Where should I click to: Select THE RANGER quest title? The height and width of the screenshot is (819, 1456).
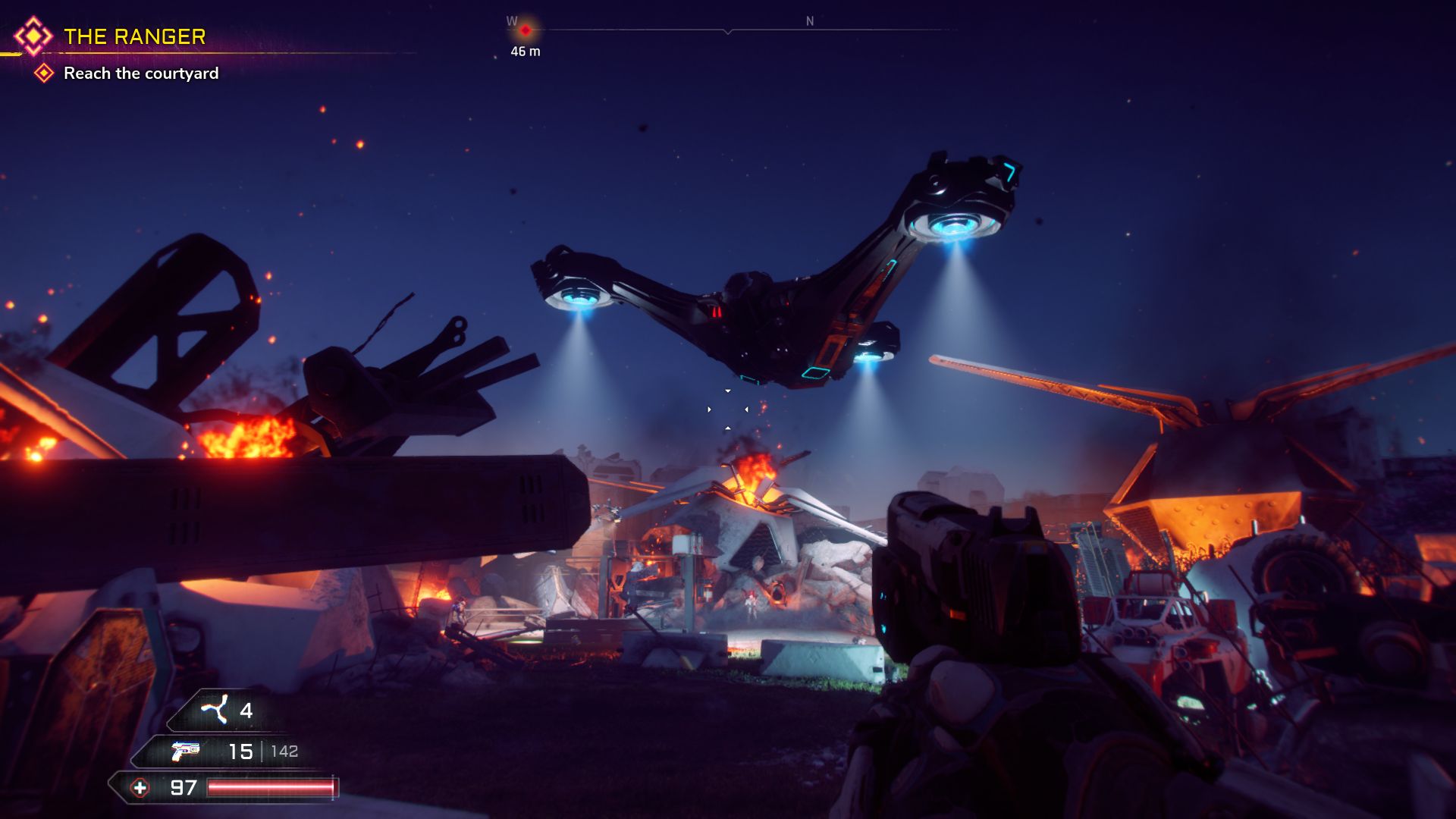pos(134,36)
